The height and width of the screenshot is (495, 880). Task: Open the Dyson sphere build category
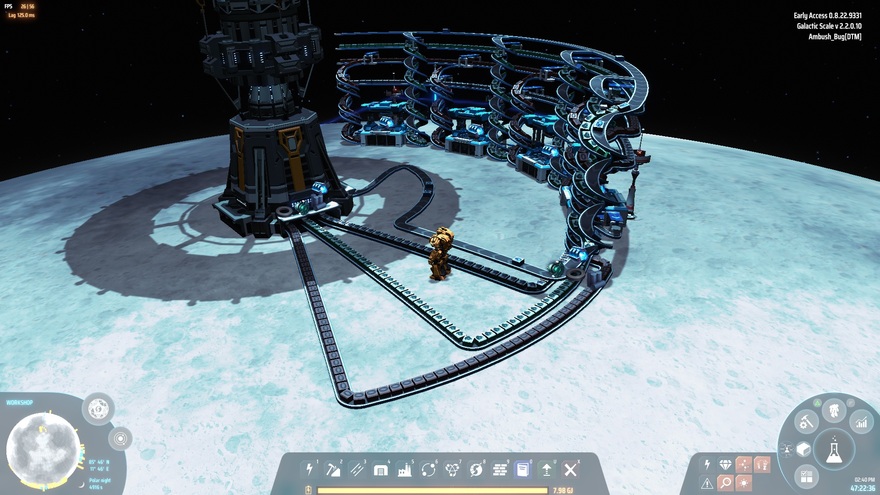point(476,469)
